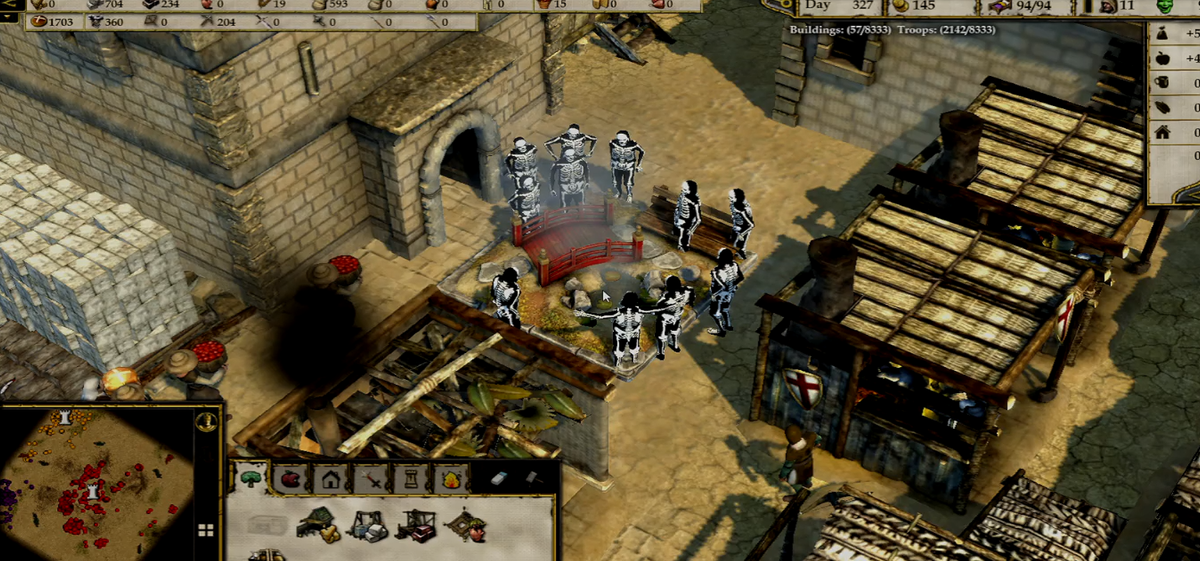1200x561 pixels.
Task: Click the minimap to jump the camera
Action: tap(100, 480)
